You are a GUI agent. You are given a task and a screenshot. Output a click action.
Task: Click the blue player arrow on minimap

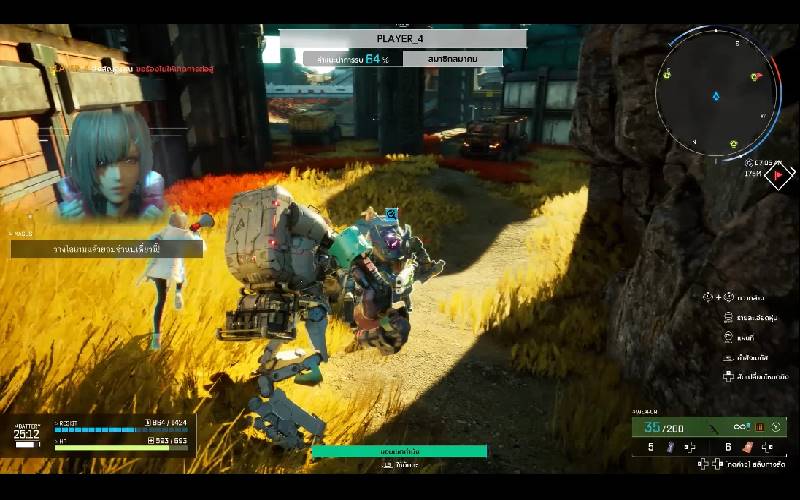tap(716, 96)
